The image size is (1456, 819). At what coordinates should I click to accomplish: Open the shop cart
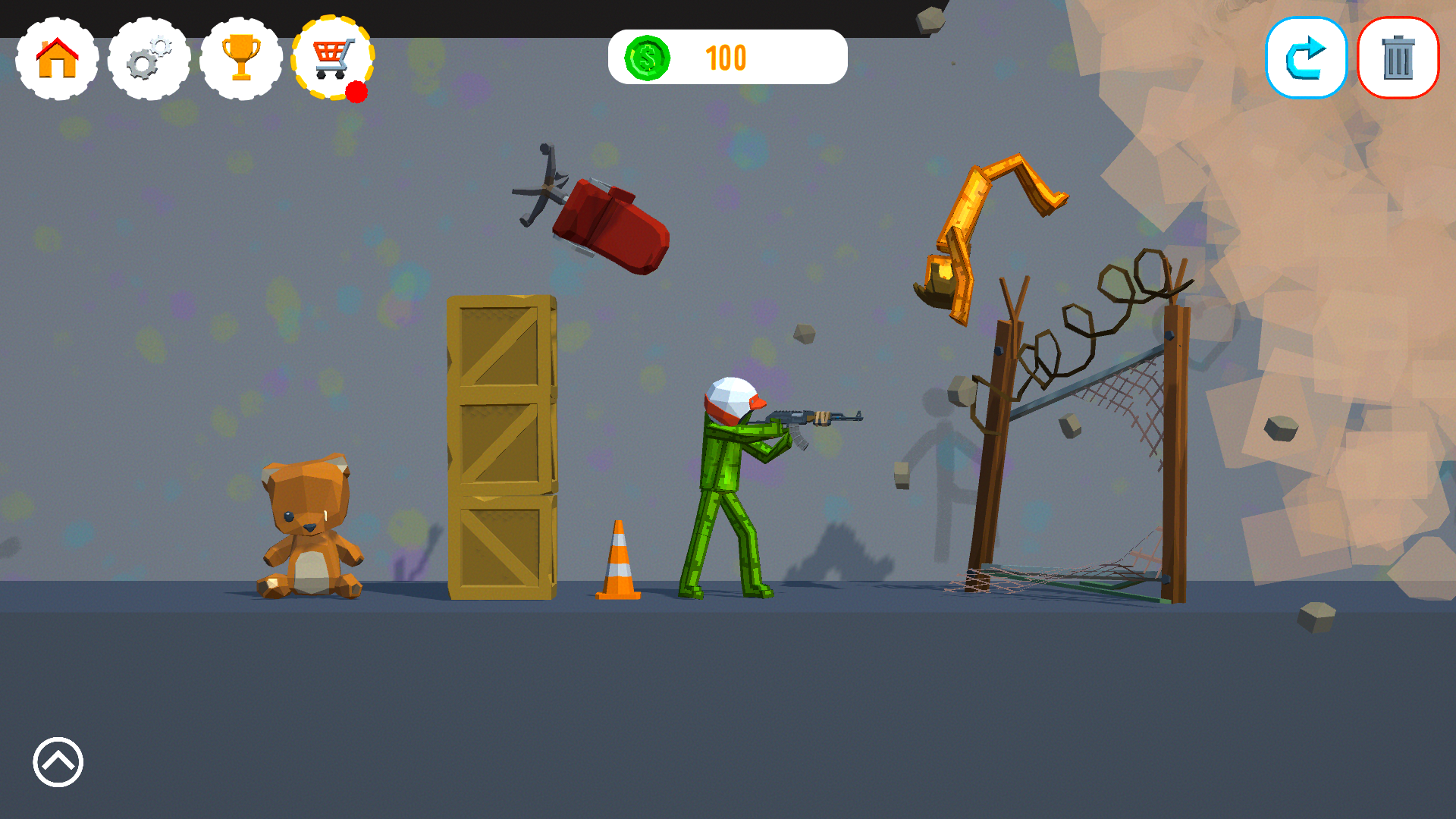coord(332,58)
